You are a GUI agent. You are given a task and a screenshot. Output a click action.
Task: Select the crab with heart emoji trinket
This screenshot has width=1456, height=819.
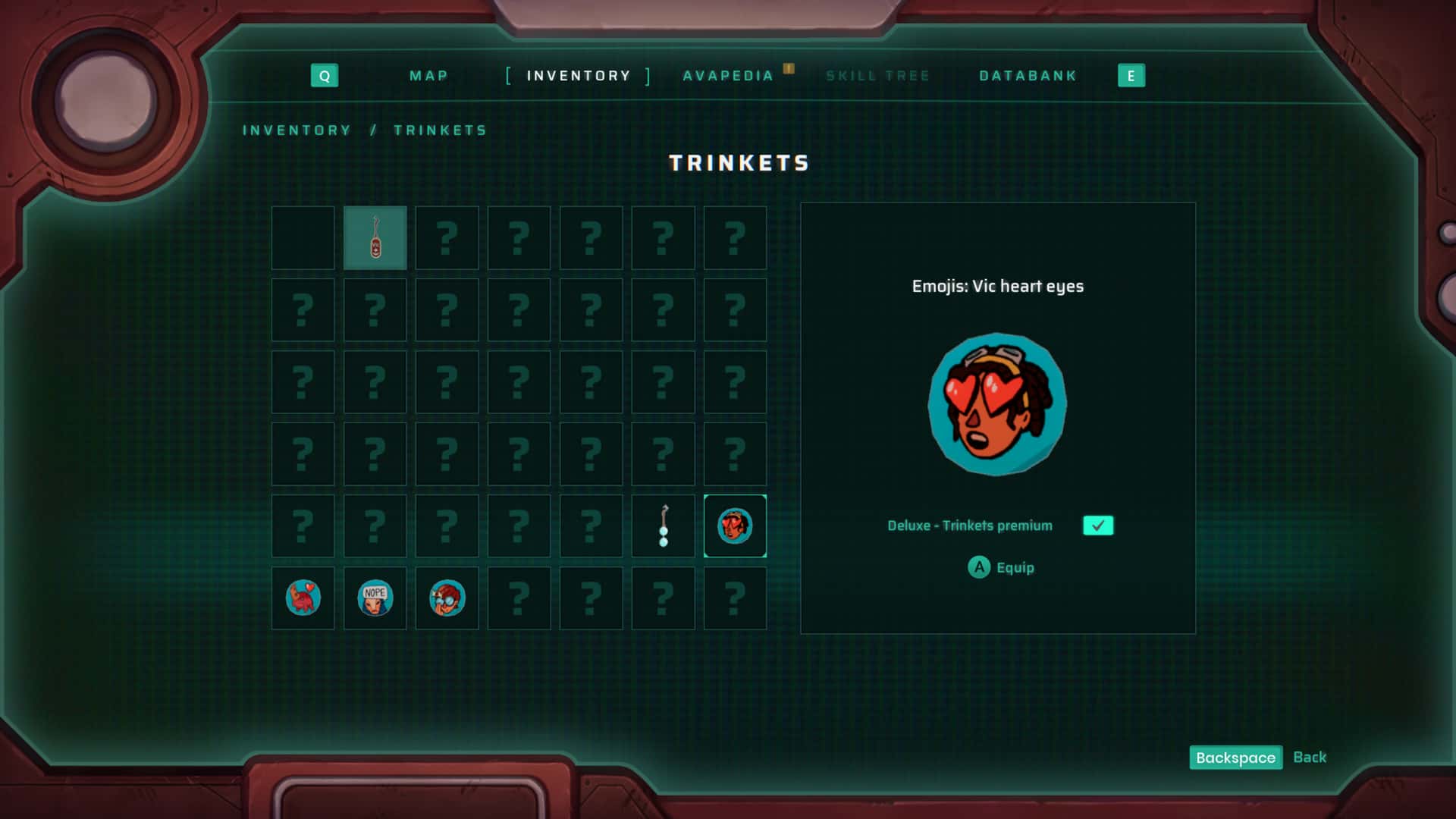click(303, 598)
